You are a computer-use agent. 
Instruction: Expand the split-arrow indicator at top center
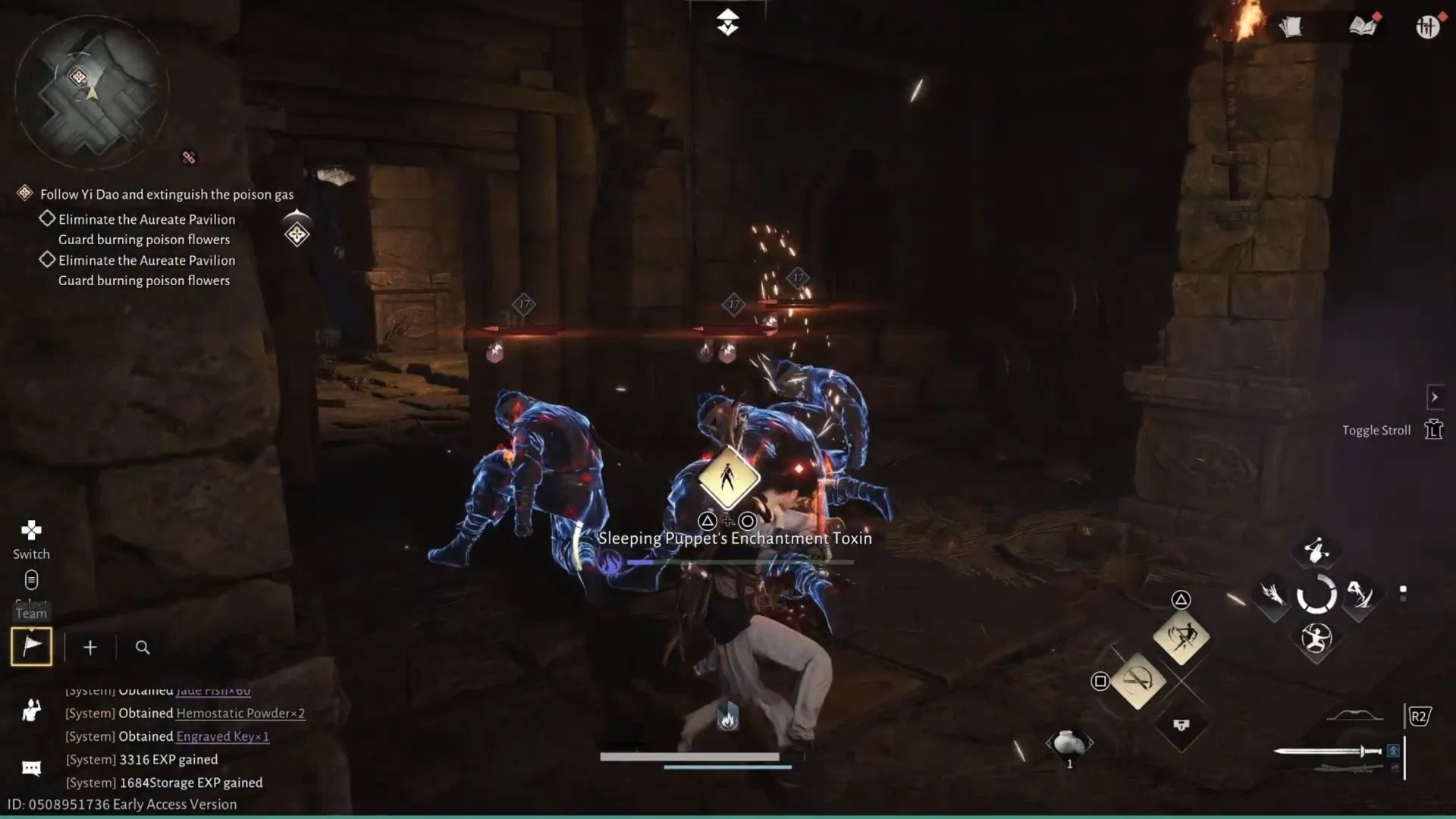pyautogui.click(x=727, y=22)
